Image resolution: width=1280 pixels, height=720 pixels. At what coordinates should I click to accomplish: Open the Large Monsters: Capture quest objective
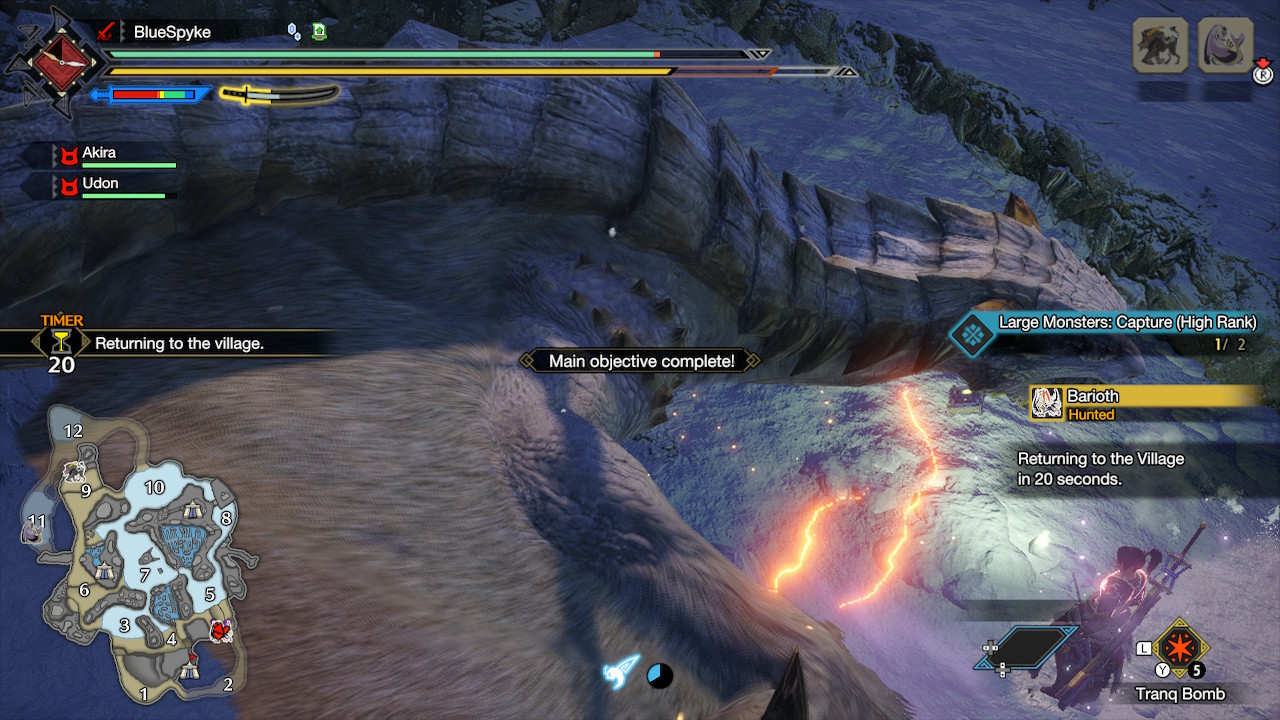click(1126, 323)
